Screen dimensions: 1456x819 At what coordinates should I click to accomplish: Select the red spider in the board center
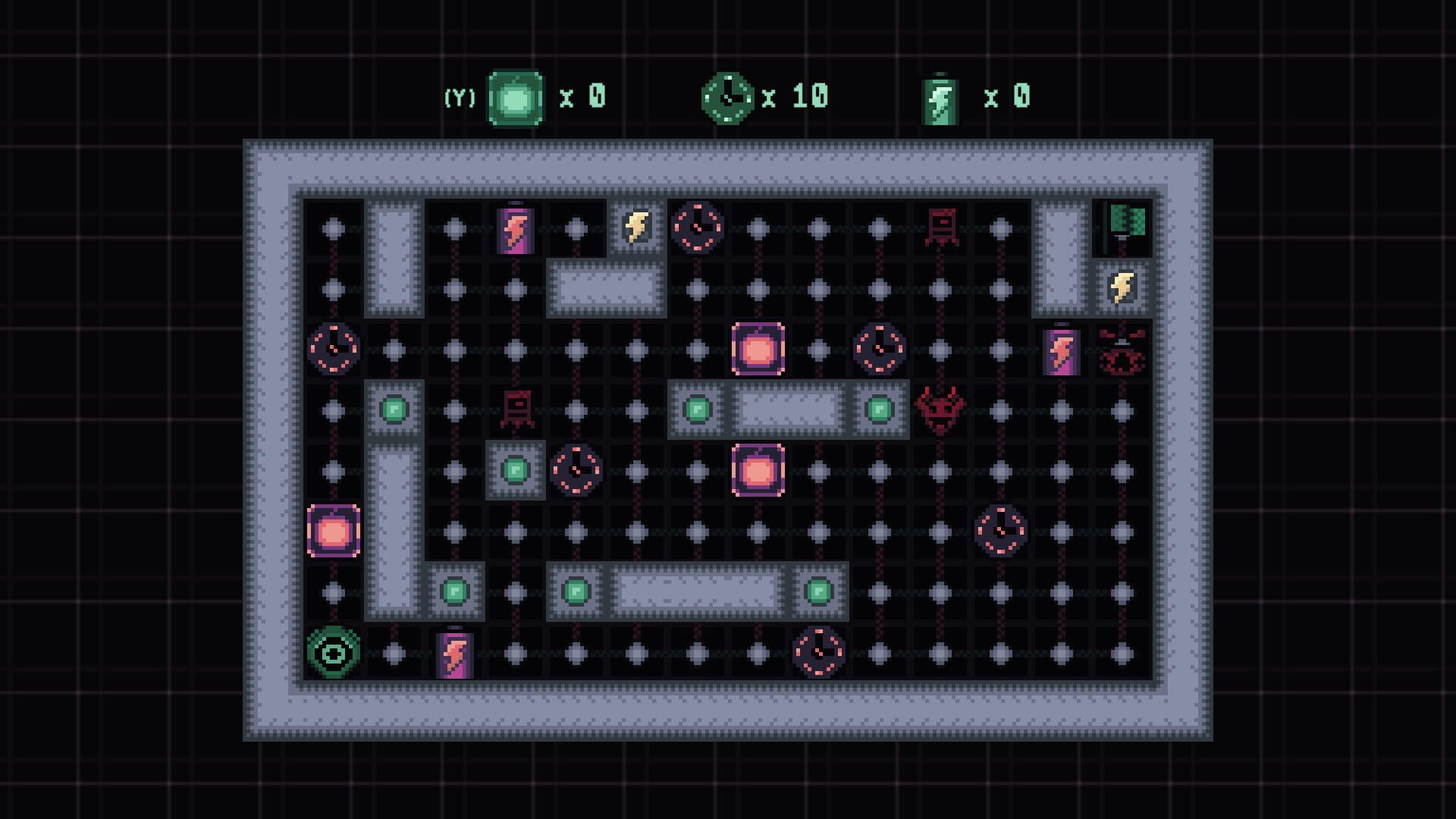(939, 409)
